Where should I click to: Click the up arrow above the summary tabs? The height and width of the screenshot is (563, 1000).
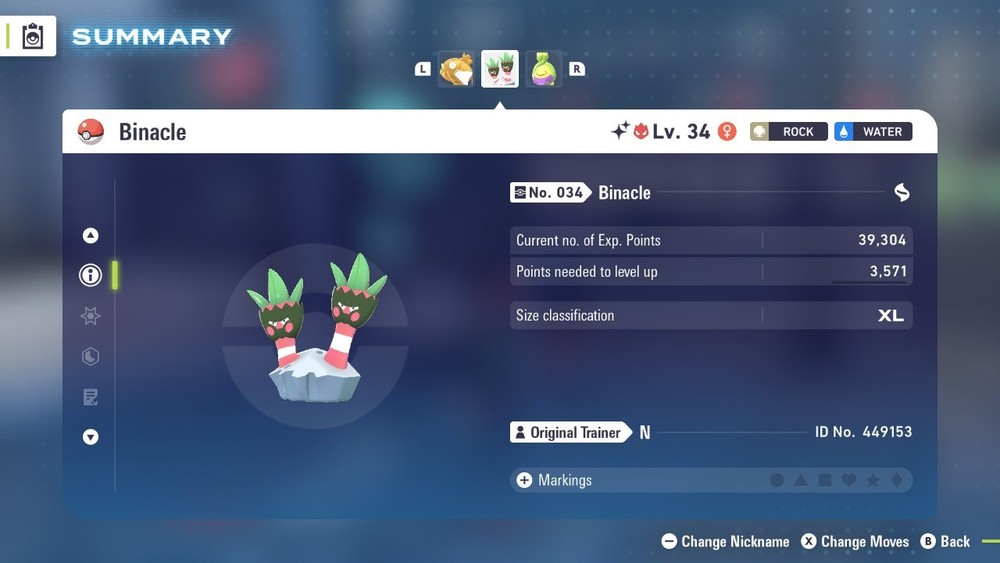pyautogui.click(x=90, y=236)
